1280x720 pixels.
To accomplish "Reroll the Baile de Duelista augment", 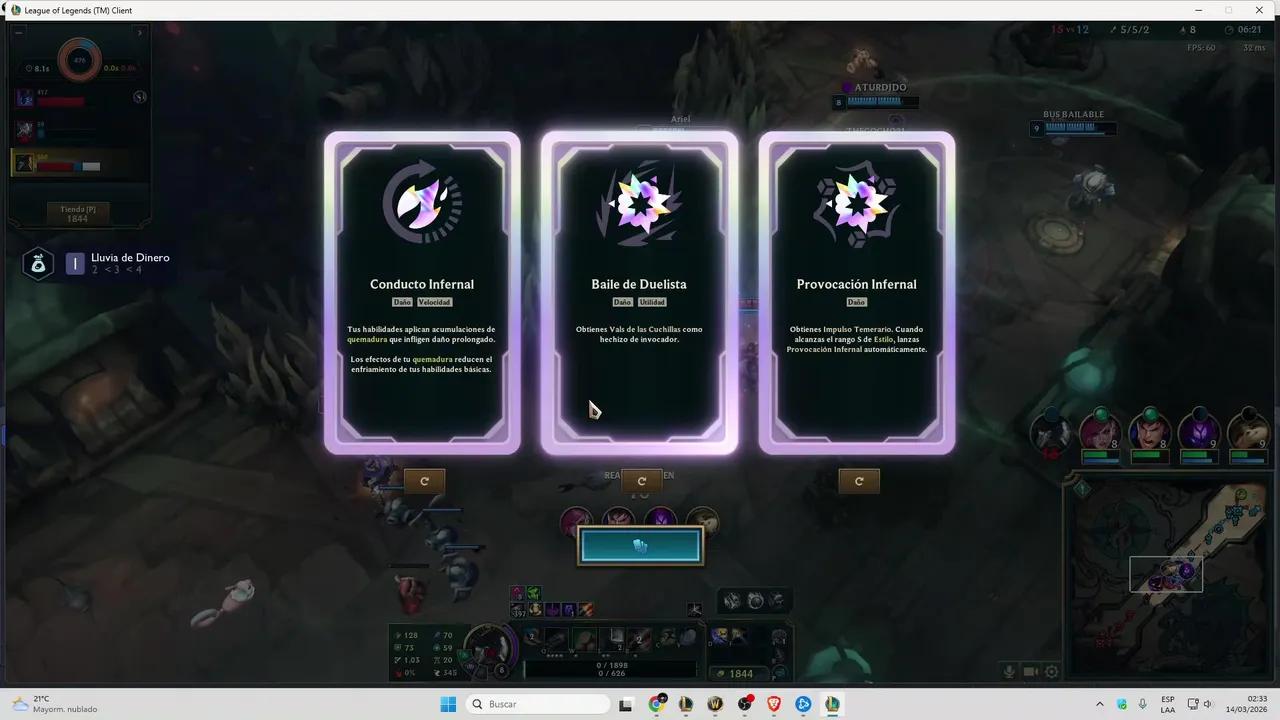I will click(x=641, y=481).
